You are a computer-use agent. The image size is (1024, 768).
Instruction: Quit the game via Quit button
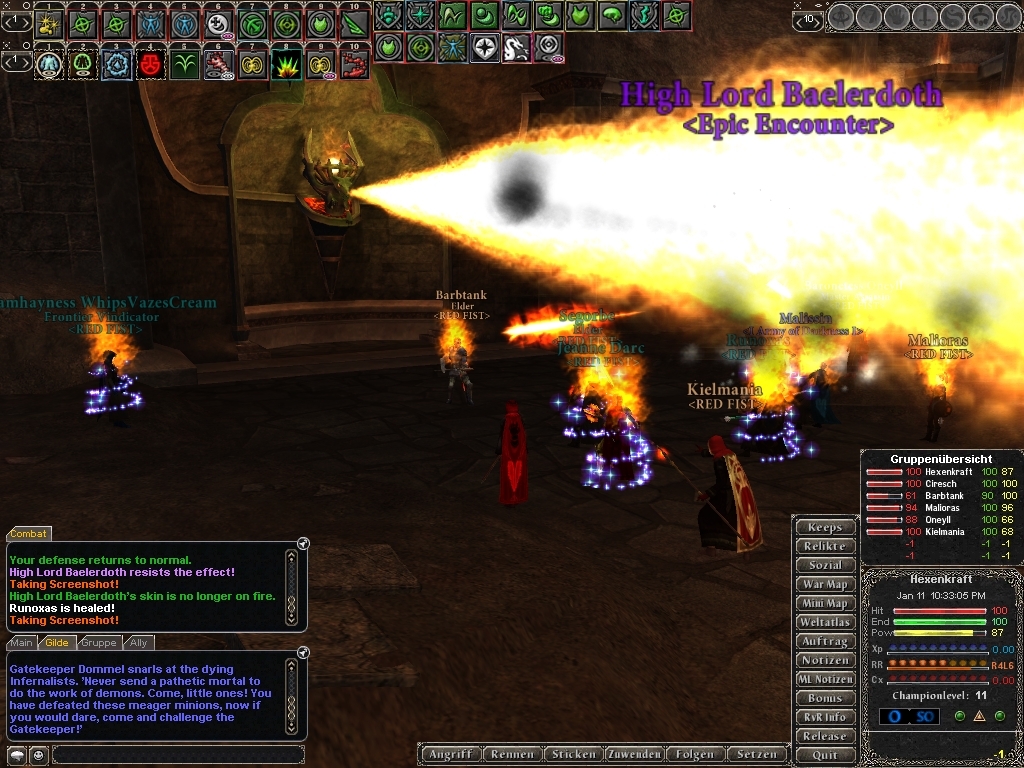[825, 755]
